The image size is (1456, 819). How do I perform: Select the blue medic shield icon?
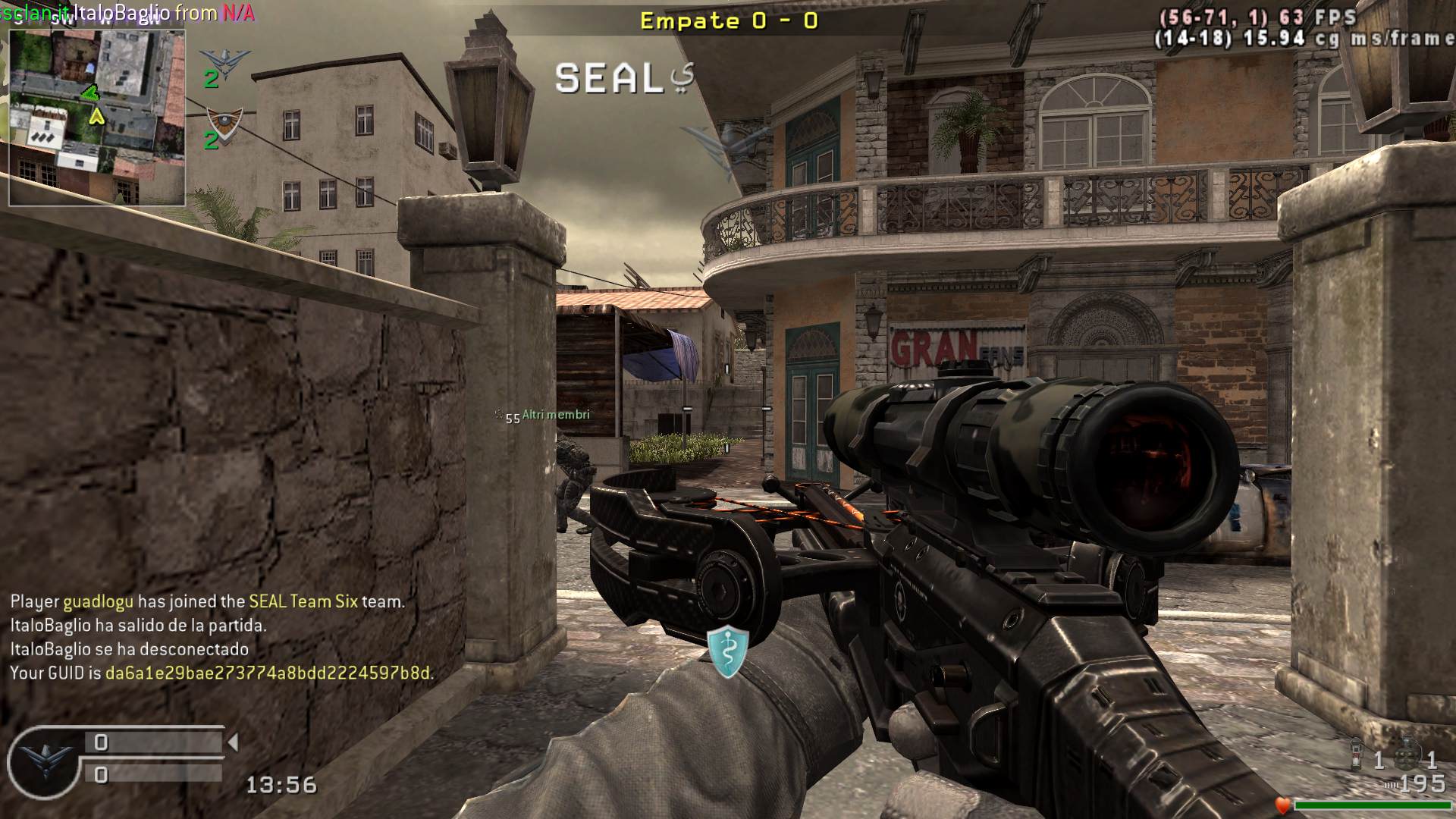(728, 651)
